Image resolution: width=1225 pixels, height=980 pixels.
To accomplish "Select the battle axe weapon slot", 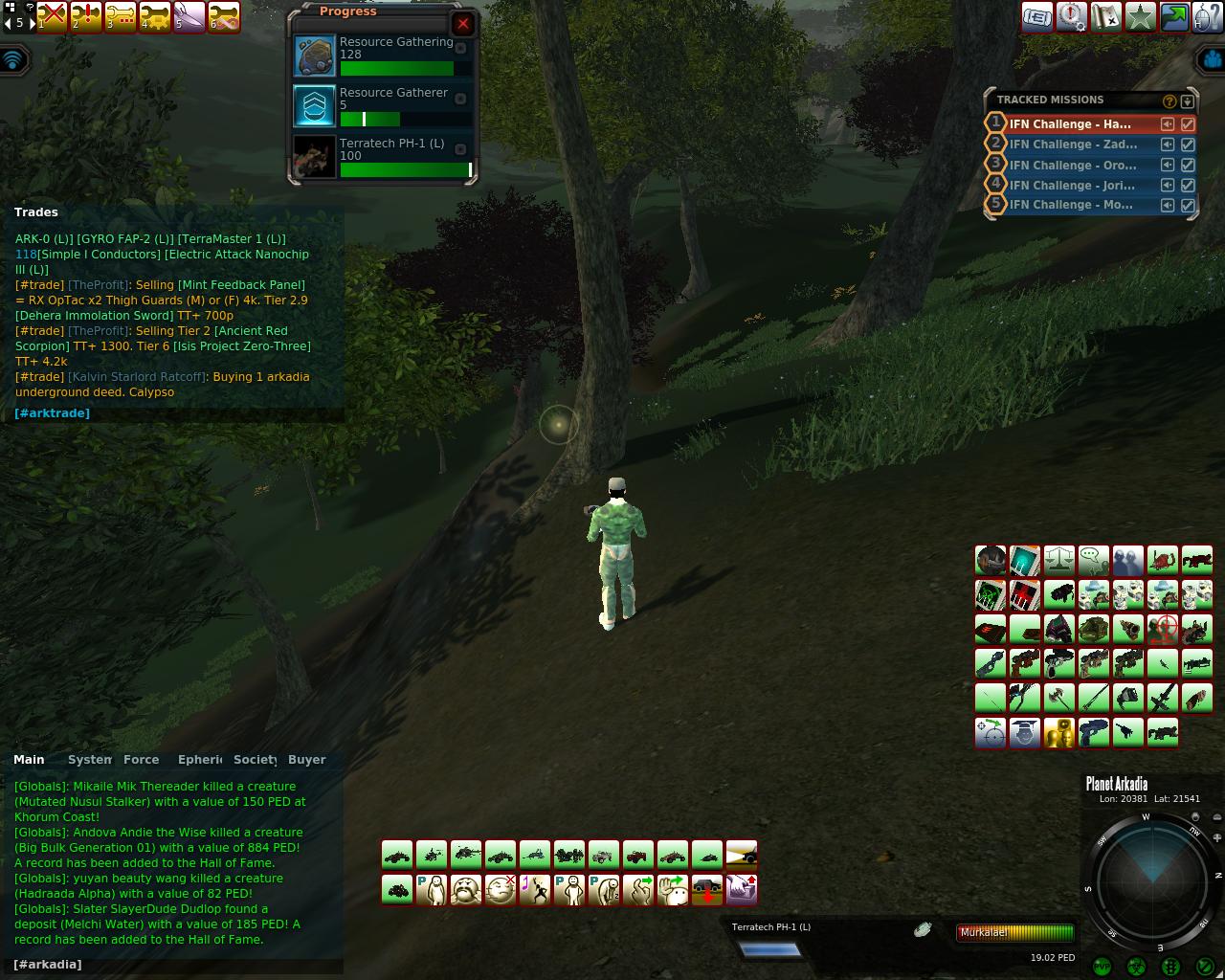I will tap(1058, 698).
